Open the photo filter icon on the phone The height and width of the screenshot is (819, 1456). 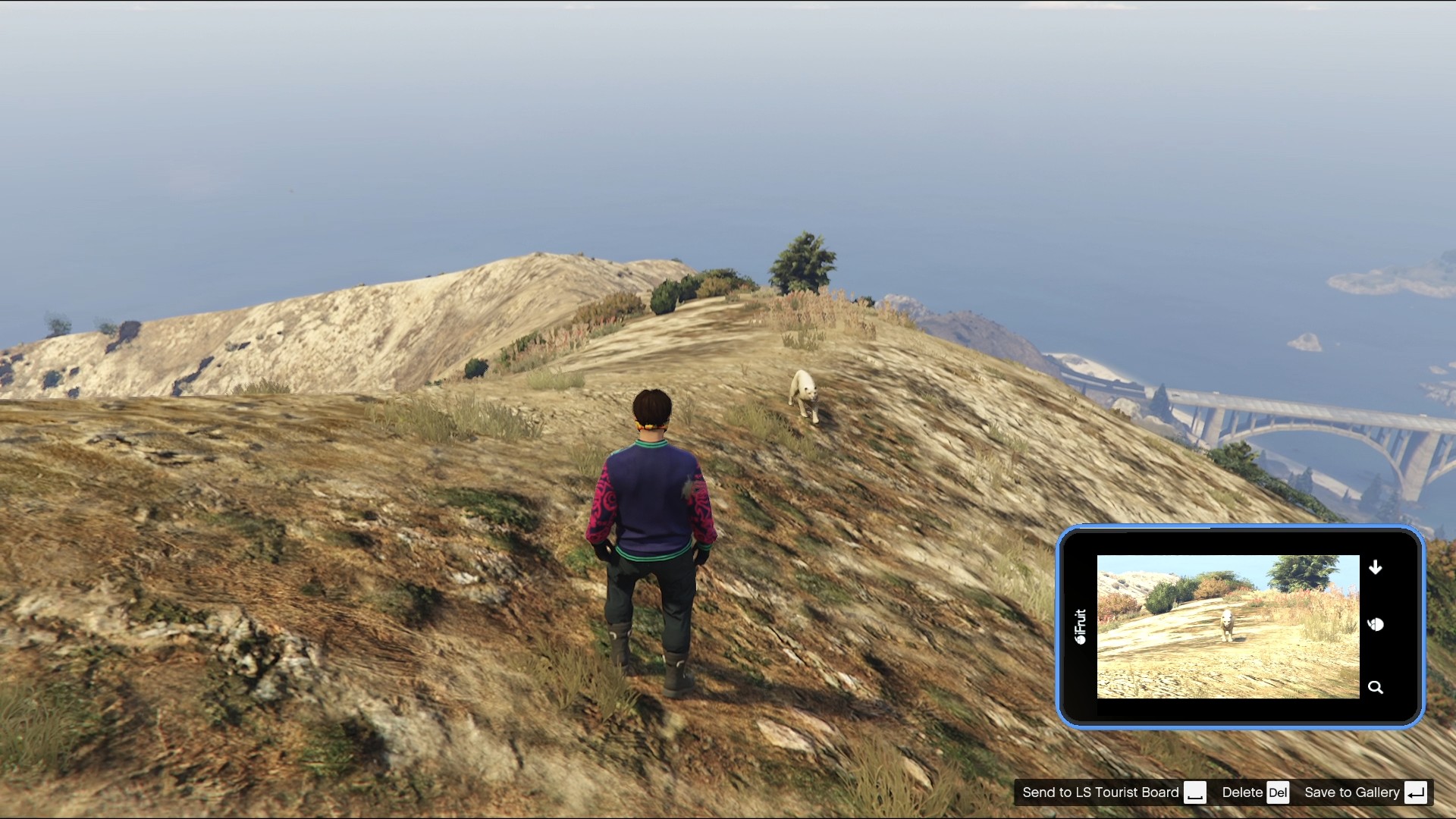click(1376, 624)
